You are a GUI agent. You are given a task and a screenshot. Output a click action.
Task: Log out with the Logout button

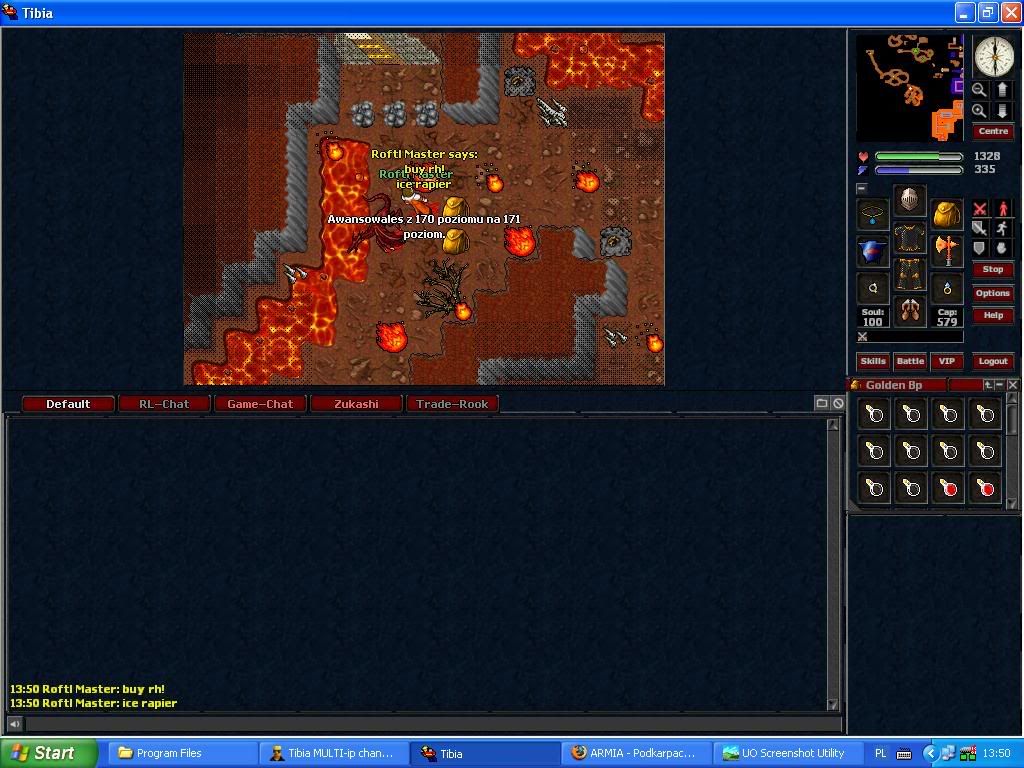tap(992, 361)
